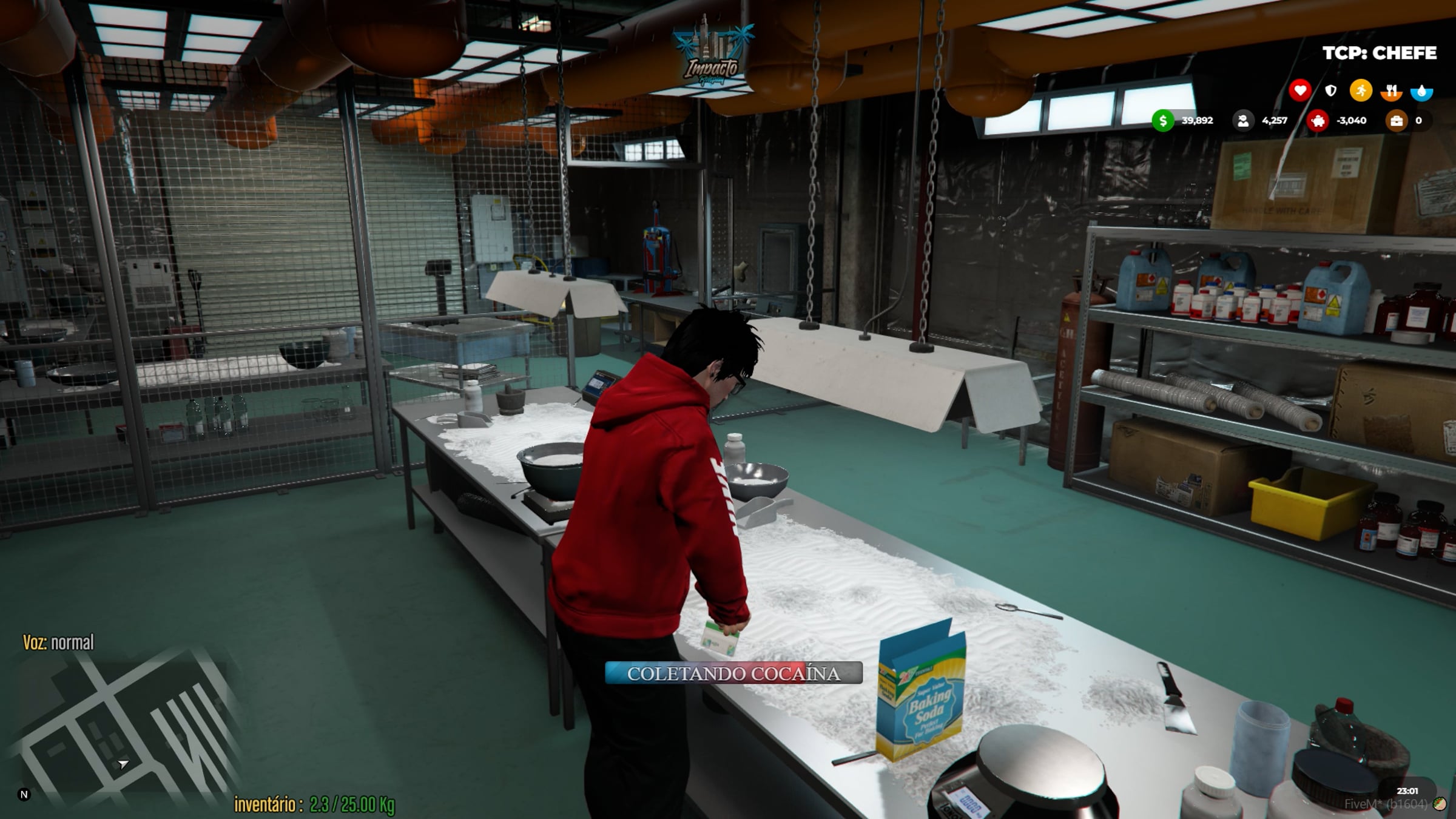Click the green dollar cash icon
1456x819 pixels.
[x=1162, y=121]
